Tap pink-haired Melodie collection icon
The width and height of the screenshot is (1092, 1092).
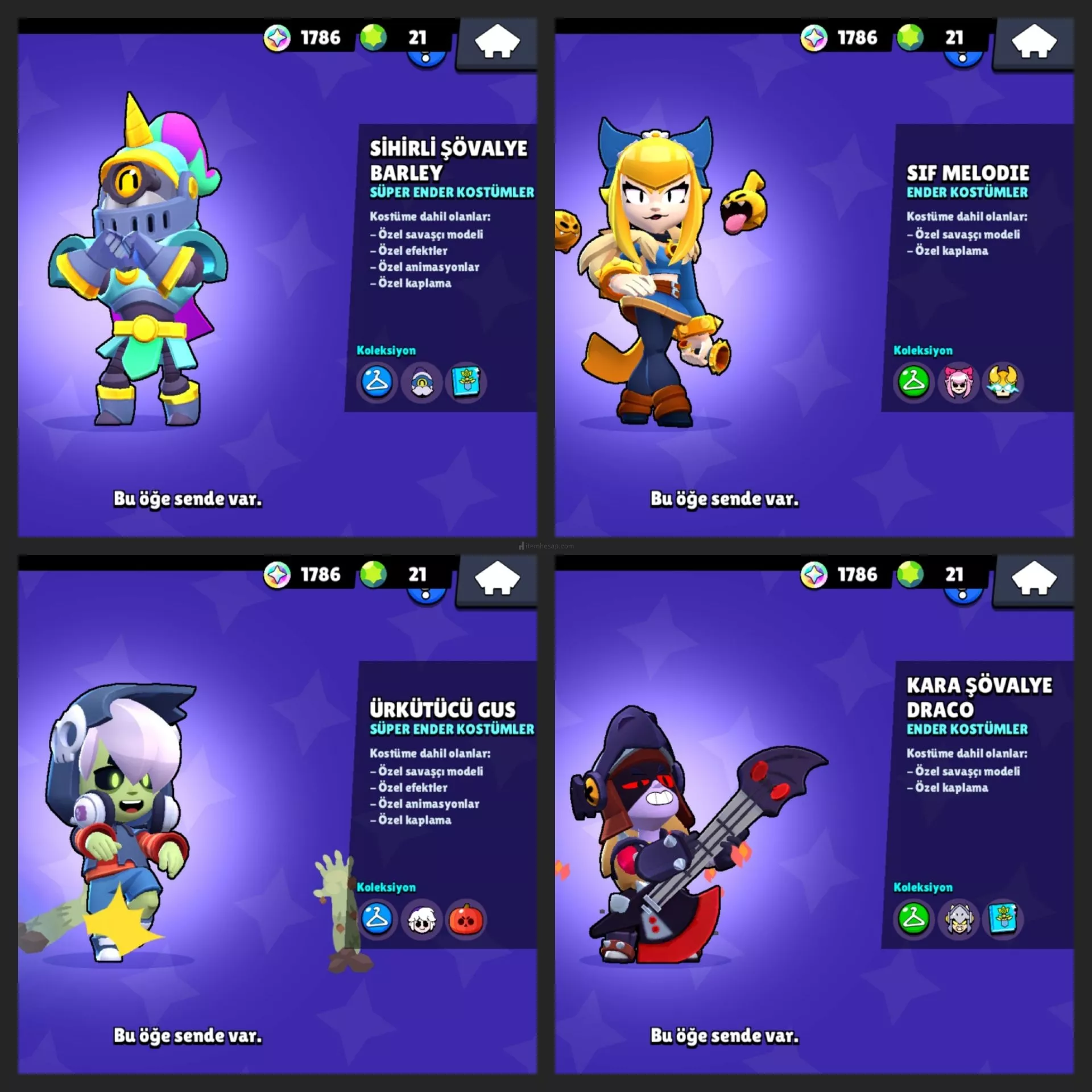click(958, 382)
